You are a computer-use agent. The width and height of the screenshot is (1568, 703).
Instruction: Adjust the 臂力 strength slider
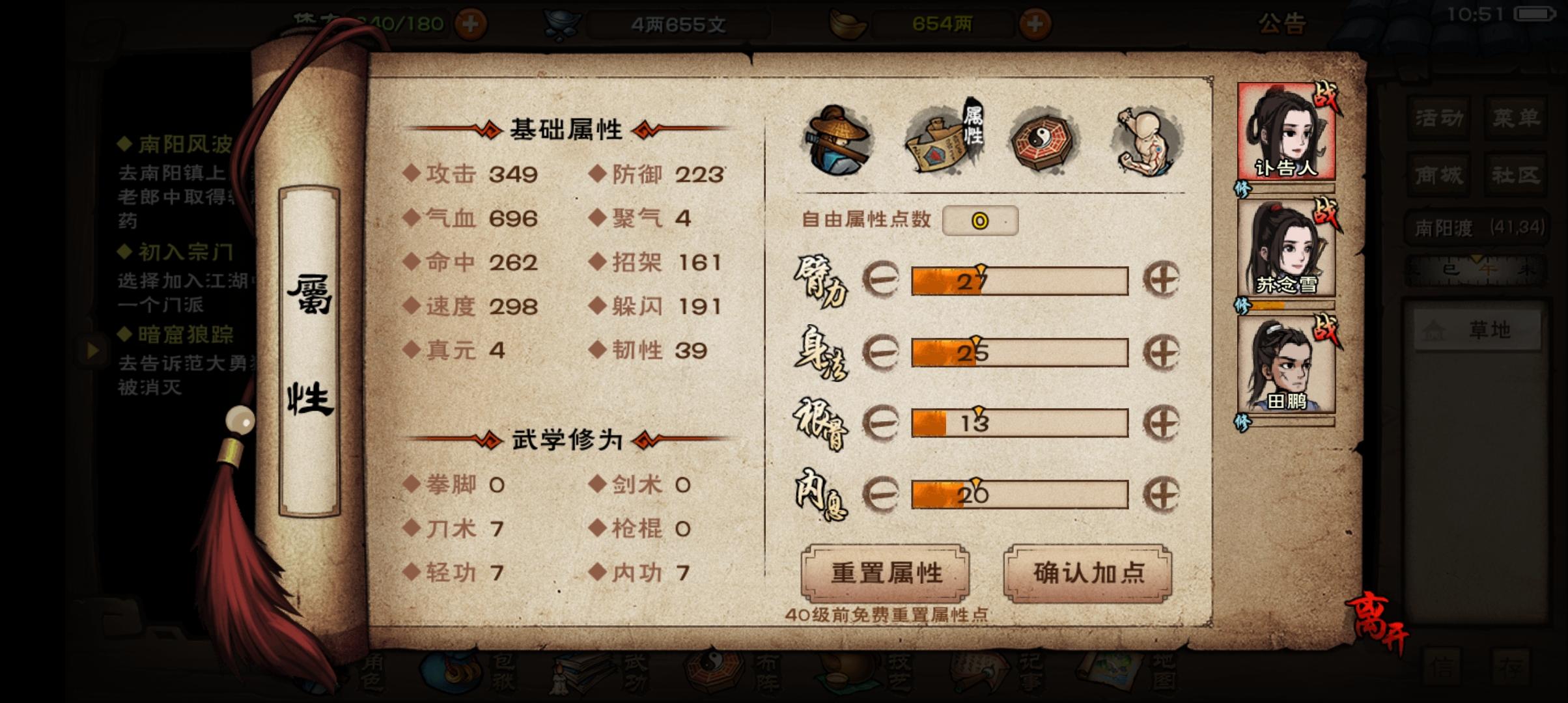1019,280
